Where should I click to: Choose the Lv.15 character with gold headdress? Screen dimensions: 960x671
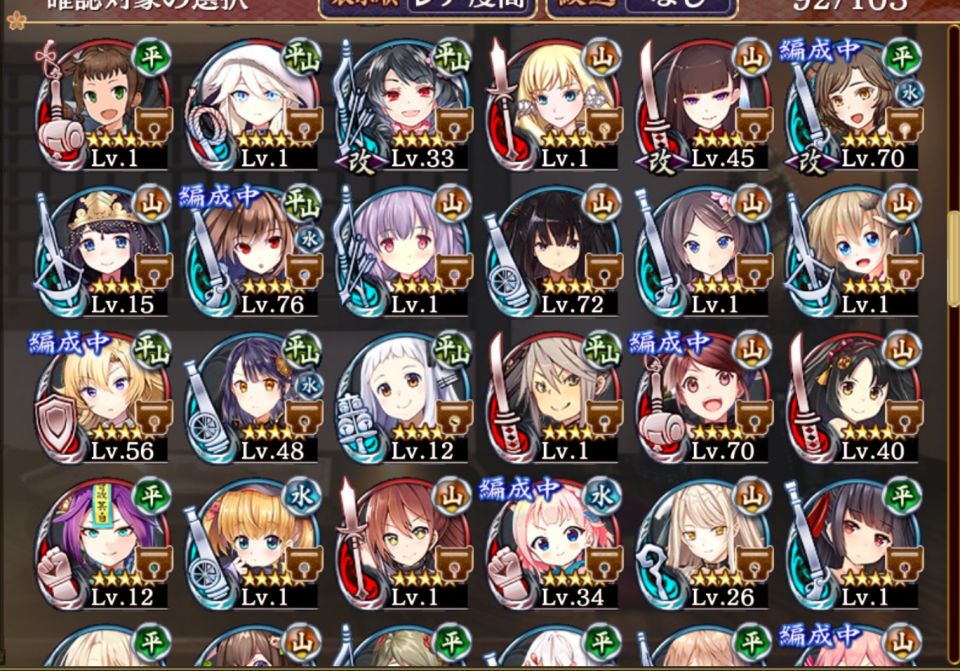103,250
